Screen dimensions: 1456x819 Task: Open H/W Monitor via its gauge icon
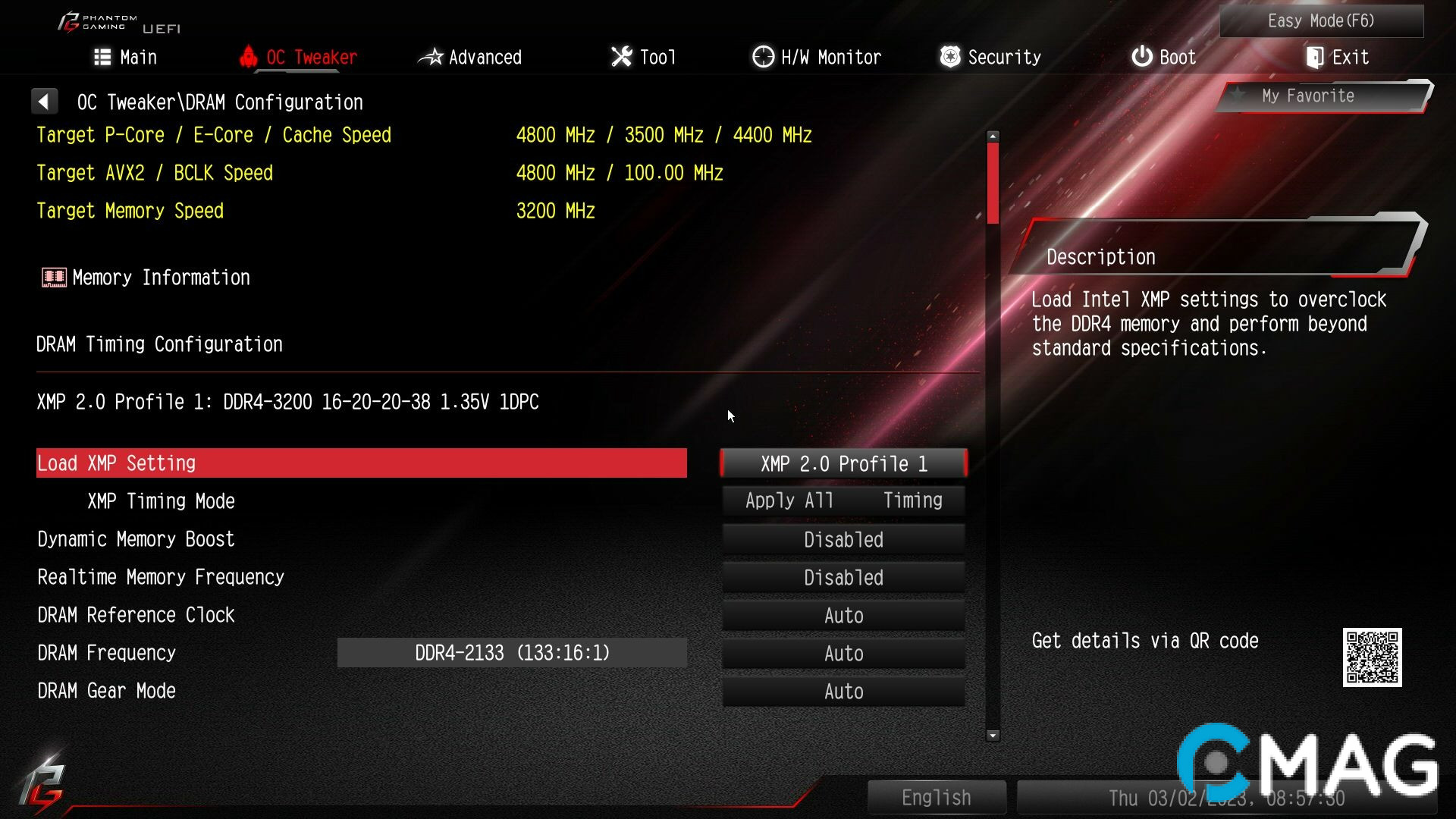(x=761, y=56)
